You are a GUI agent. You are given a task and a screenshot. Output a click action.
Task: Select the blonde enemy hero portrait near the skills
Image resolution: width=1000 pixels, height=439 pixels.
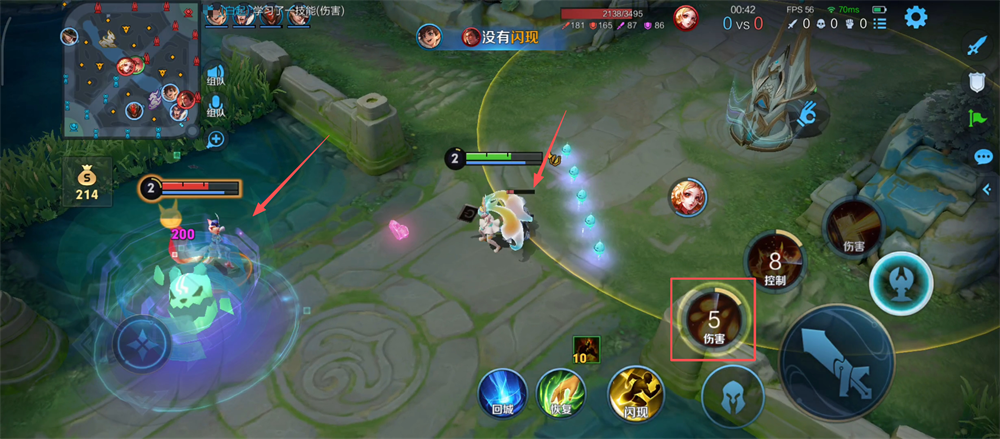689,197
